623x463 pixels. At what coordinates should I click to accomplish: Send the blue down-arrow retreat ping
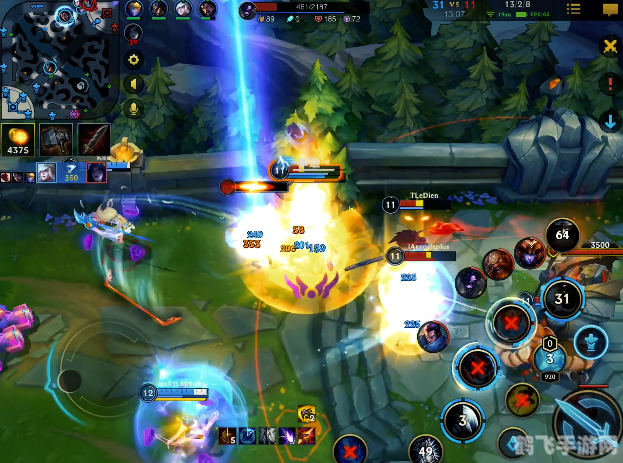[610, 122]
